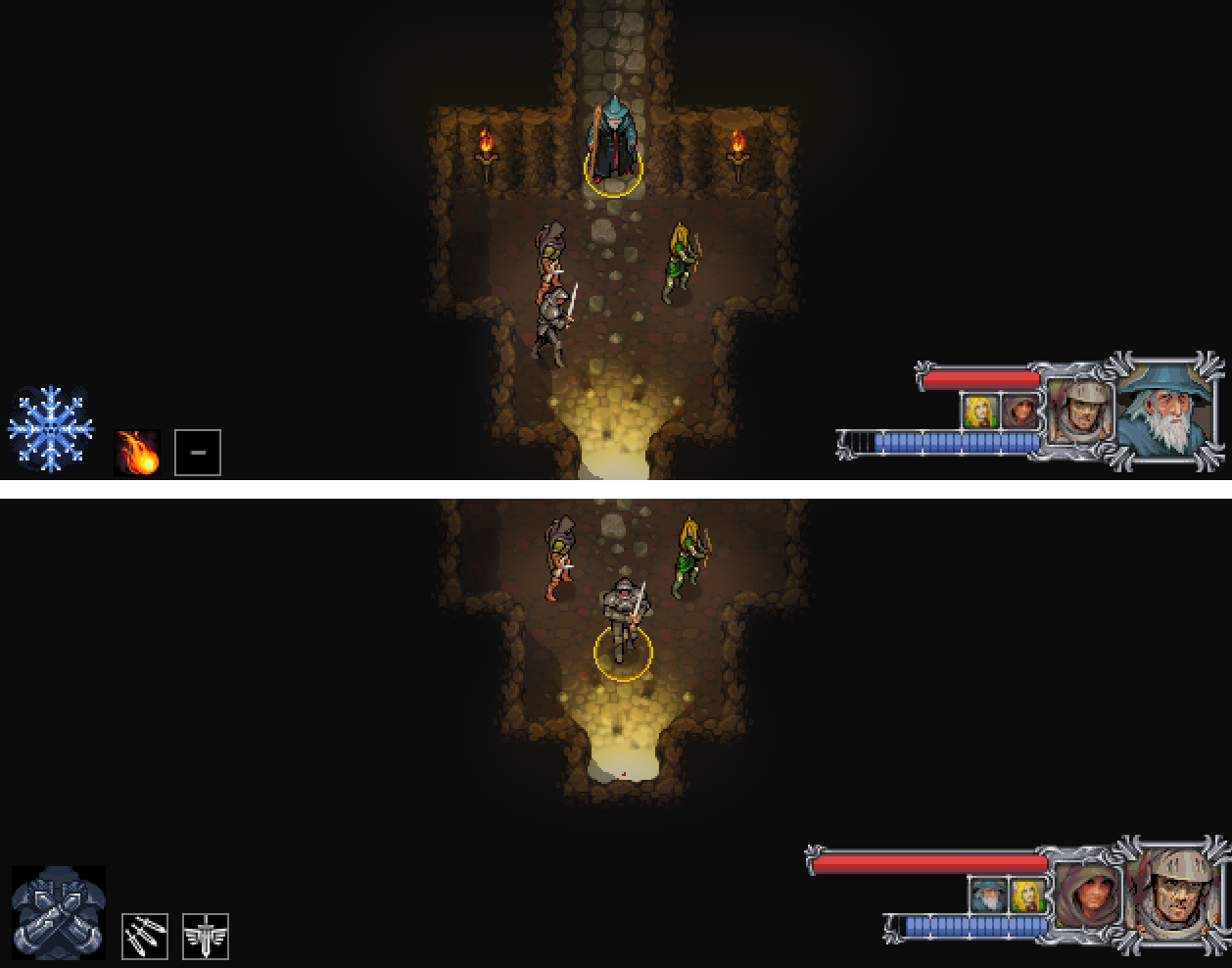This screenshot has height=968, width=1232.
Task: Select the large grey-bearded wizard portrait
Action: [x=1169, y=411]
